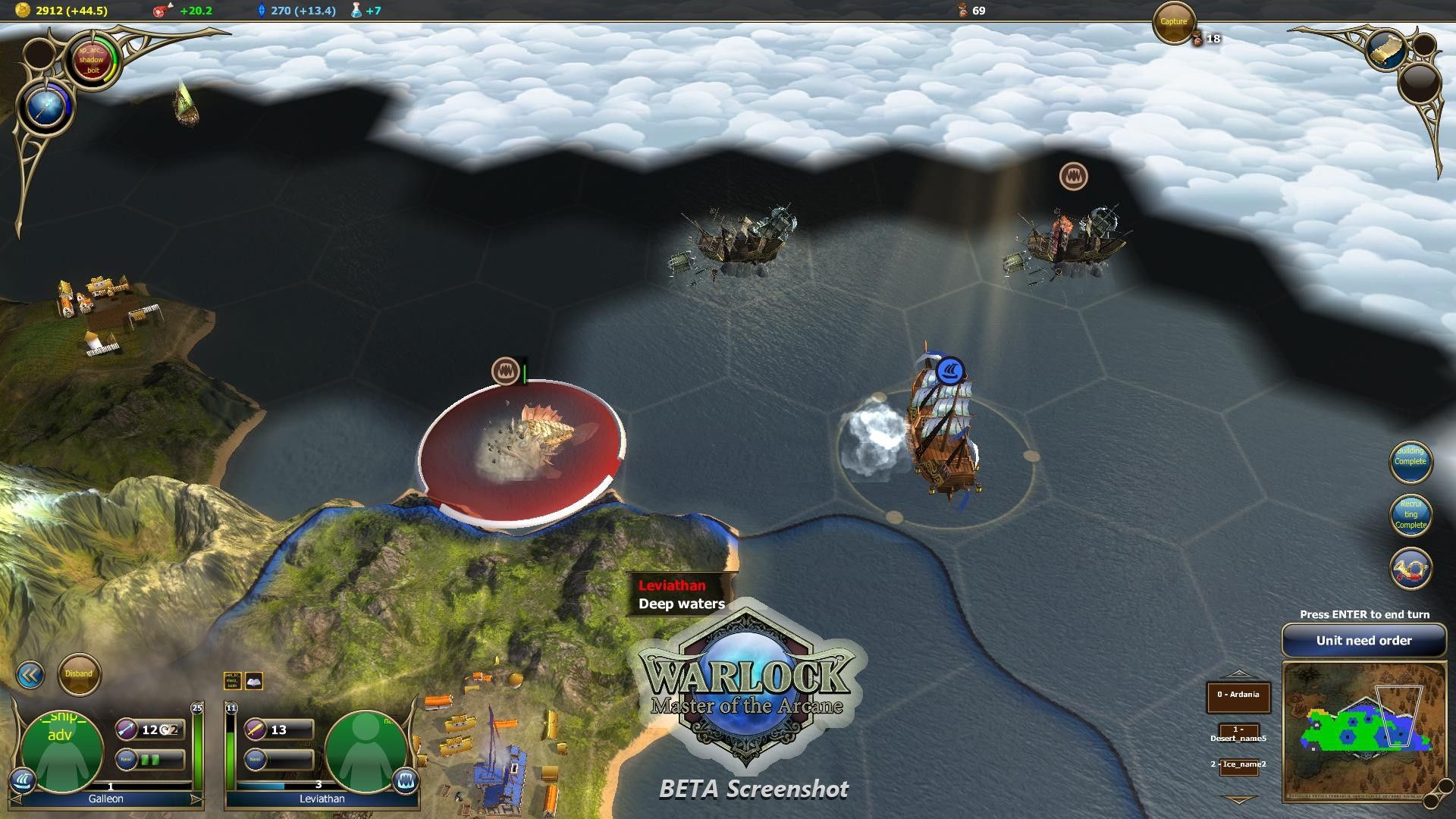Click the Galleon unit portrait
1456x819 pixels.
(x=61, y=751)
